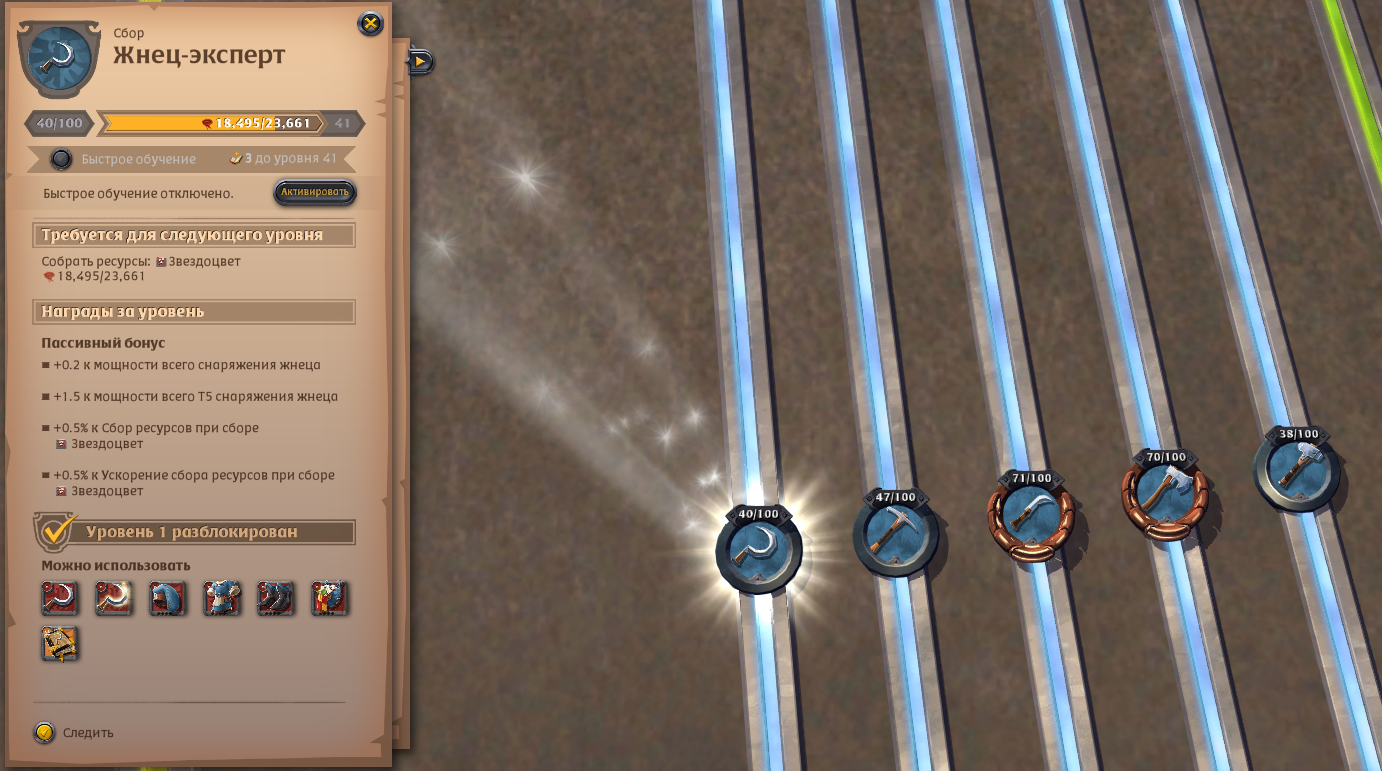Close the Жнец-эксперт panel

click(370, 24)
